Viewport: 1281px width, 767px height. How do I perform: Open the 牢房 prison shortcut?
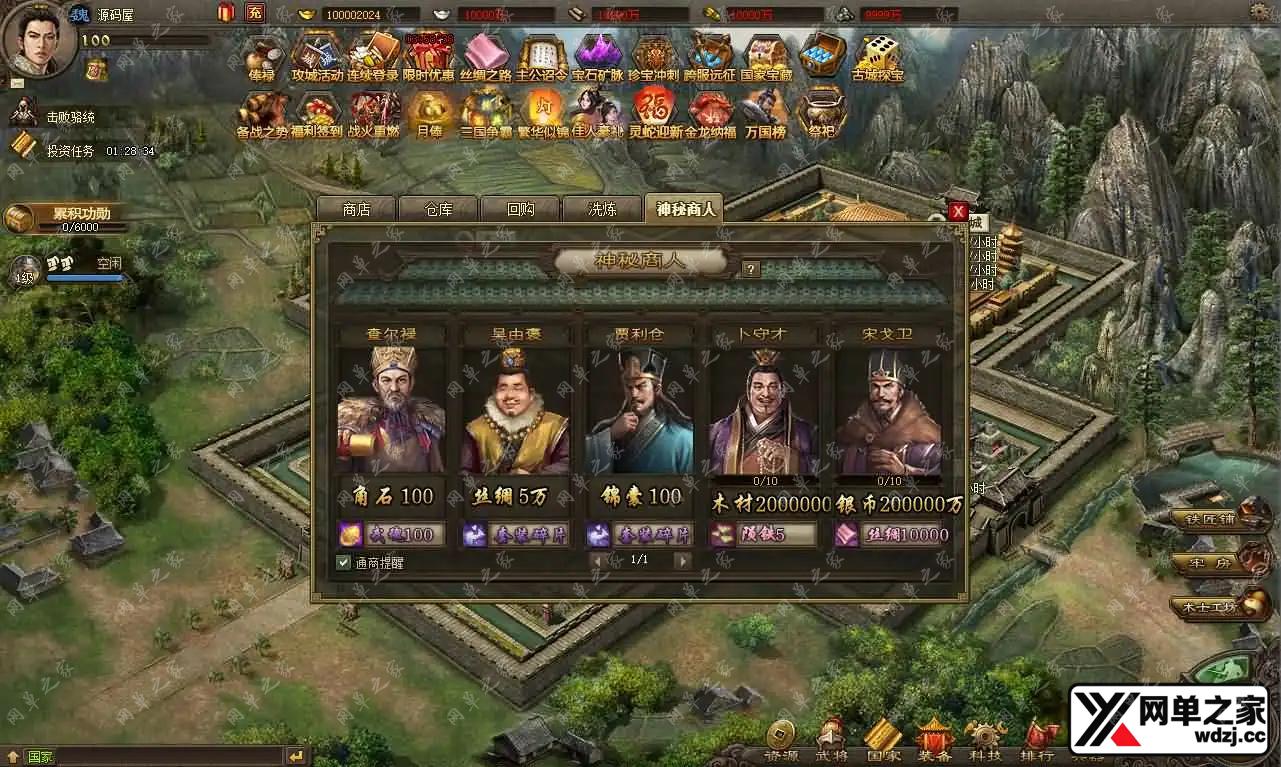click(x=1211, y=563)
